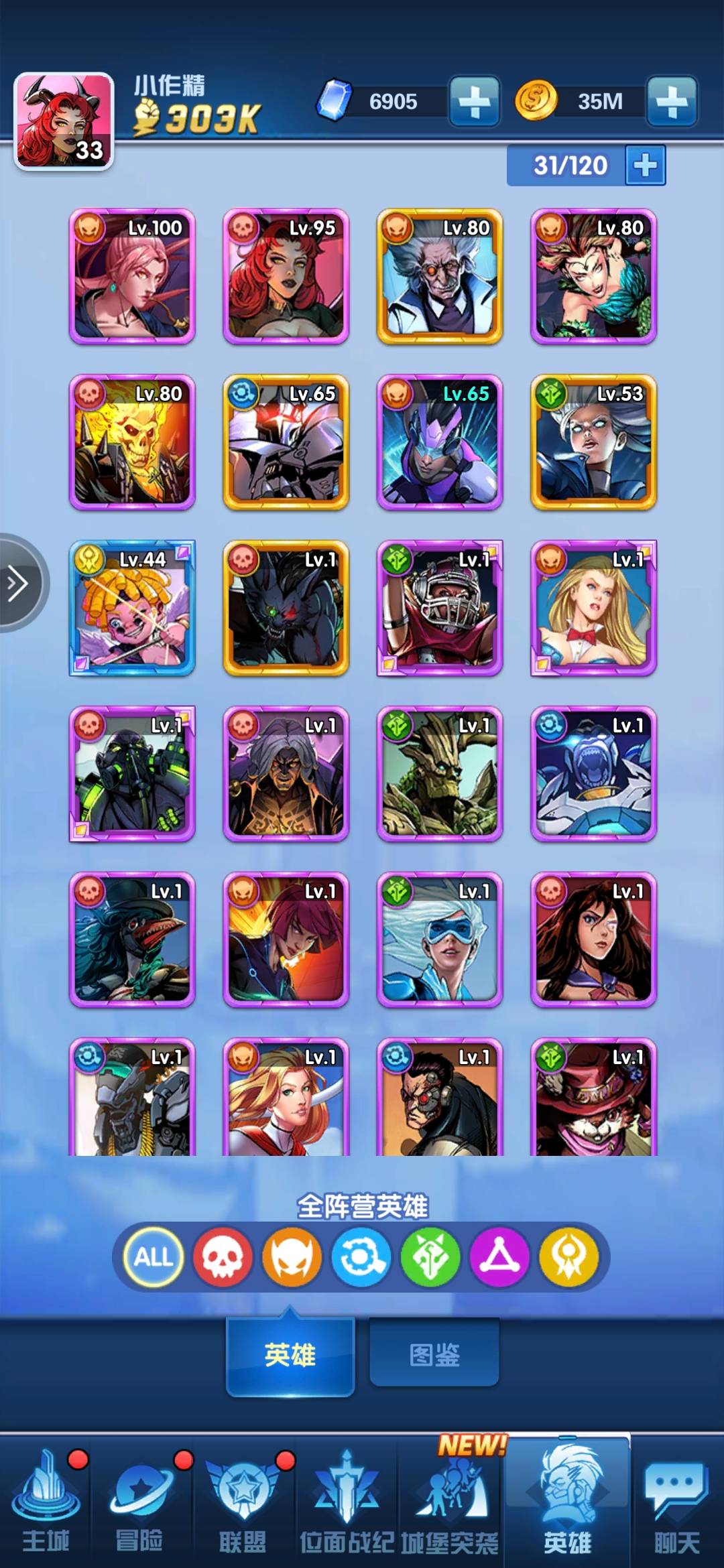Expand the left side arrow panel
The width and height of the screenshot is (724, 1568).
[19, 583]
